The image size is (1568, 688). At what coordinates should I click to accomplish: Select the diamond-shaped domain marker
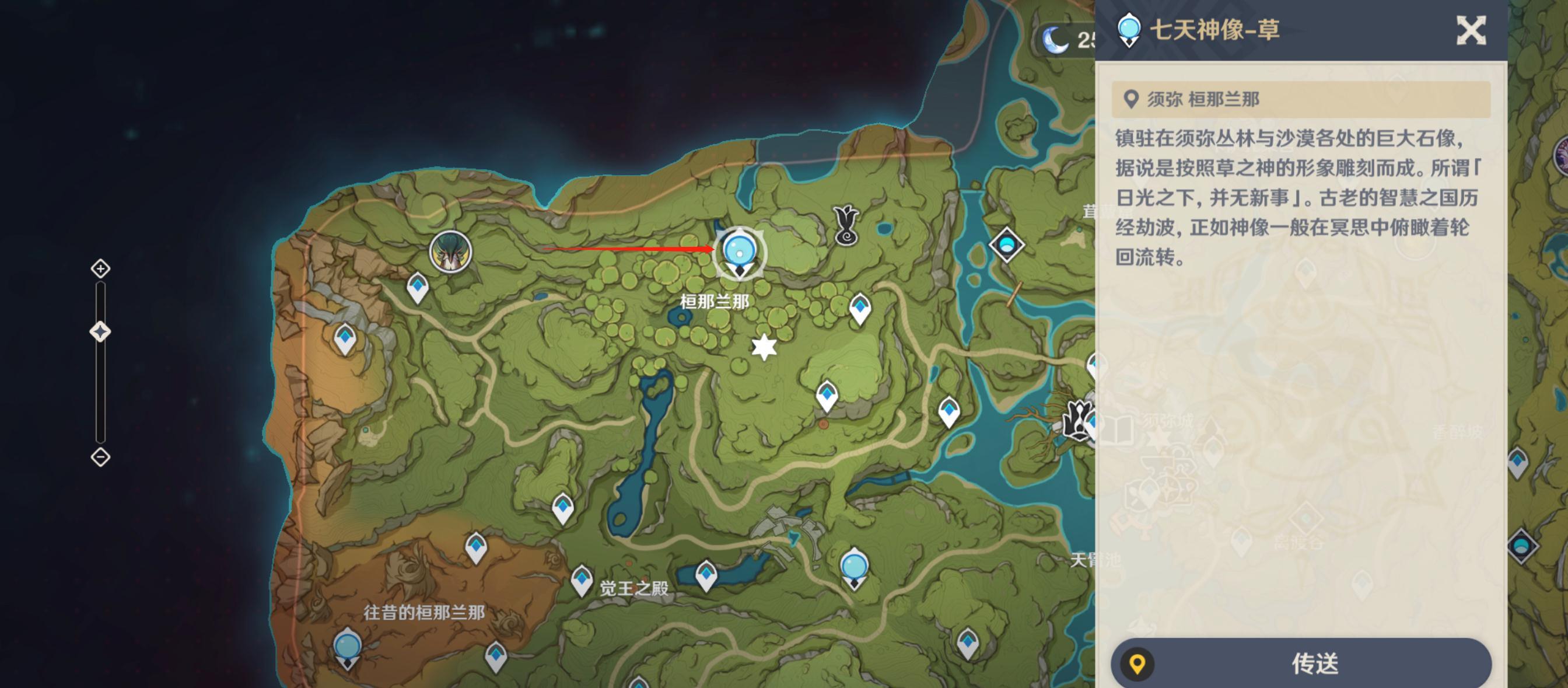click(x=1006, y=245)
